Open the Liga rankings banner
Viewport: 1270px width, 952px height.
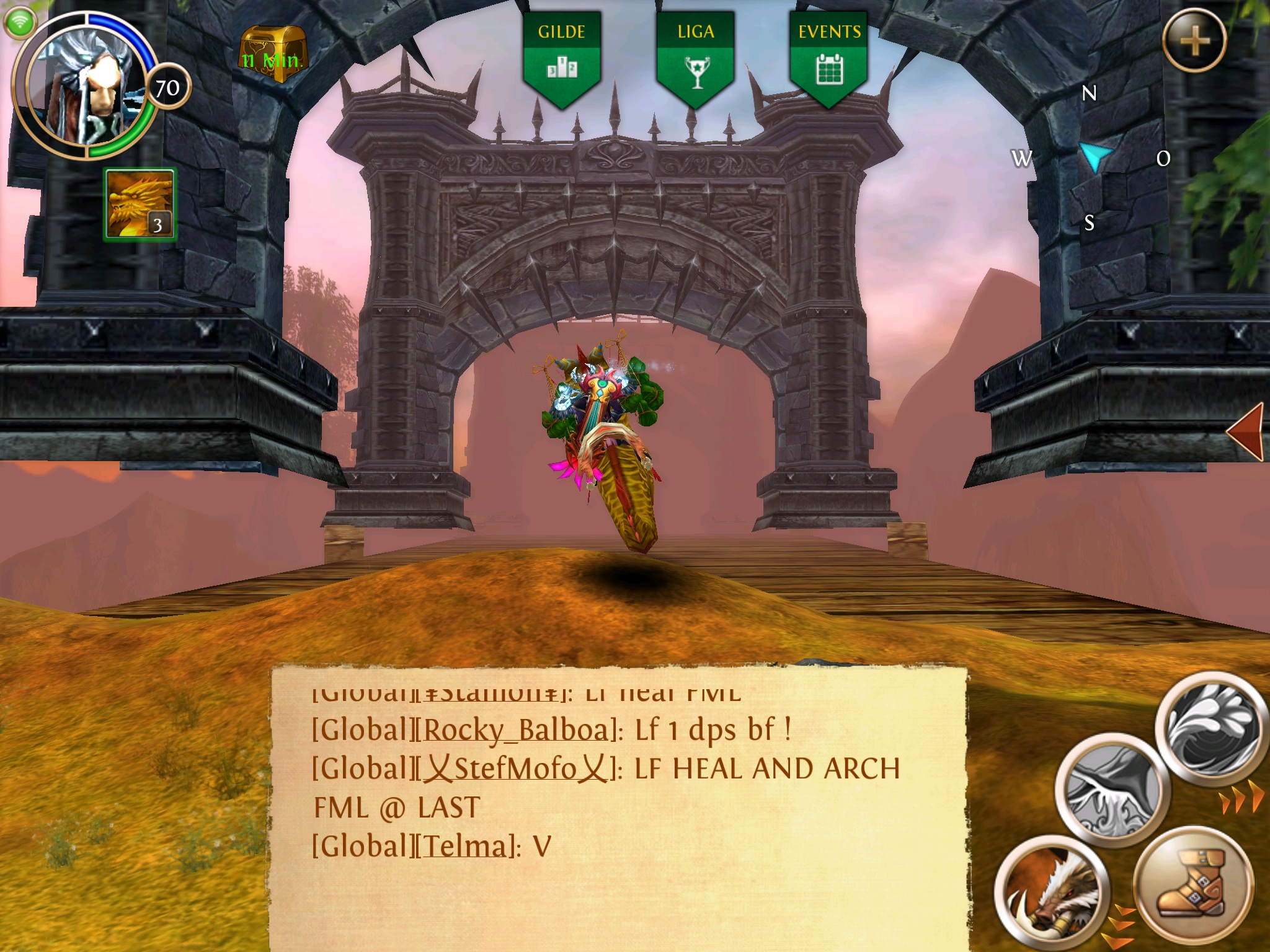coord(695,57)
